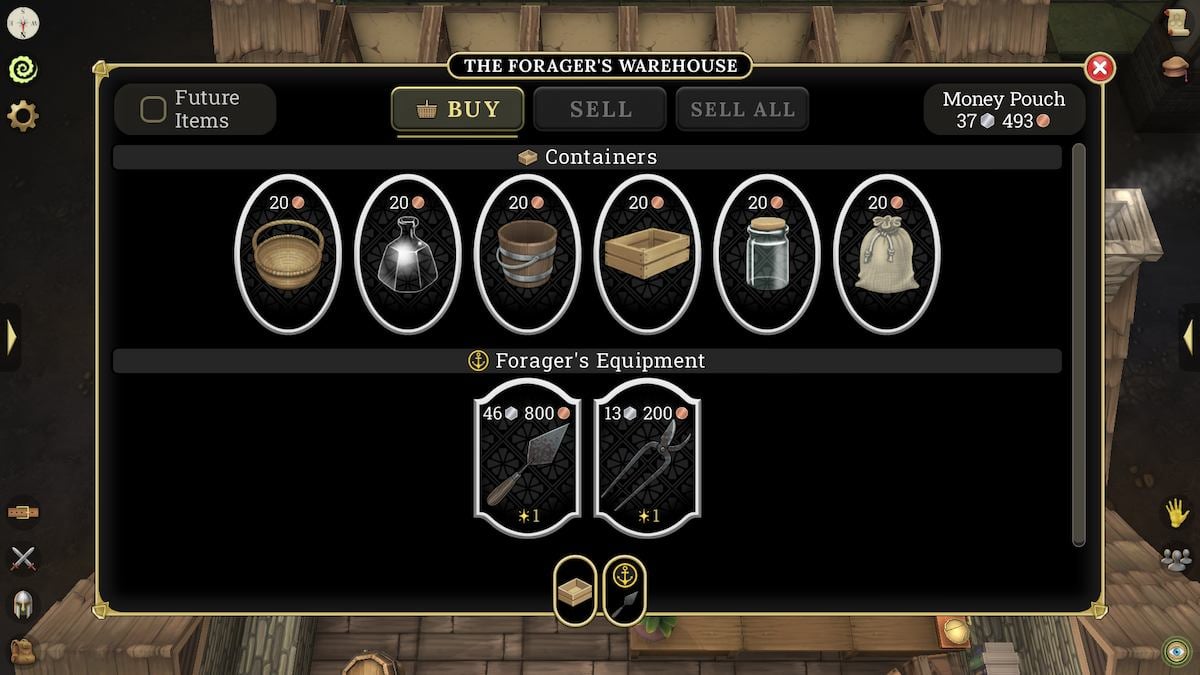This screenshot has width=1200, height=675.
Task: Select the glass flask container
Action: pos(408,254)
